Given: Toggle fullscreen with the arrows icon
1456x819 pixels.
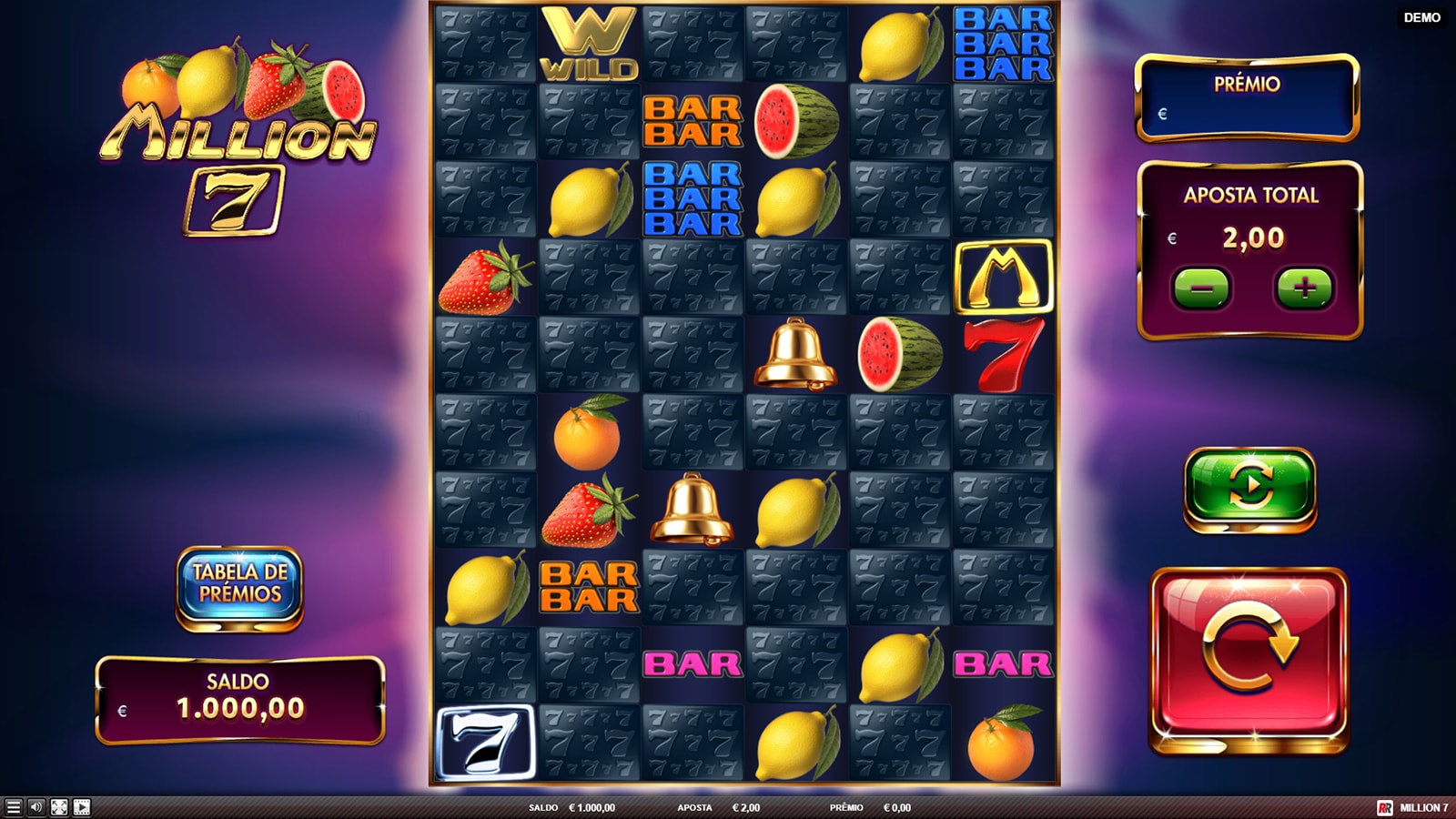Looking at the screenshot, I should 59,807.
